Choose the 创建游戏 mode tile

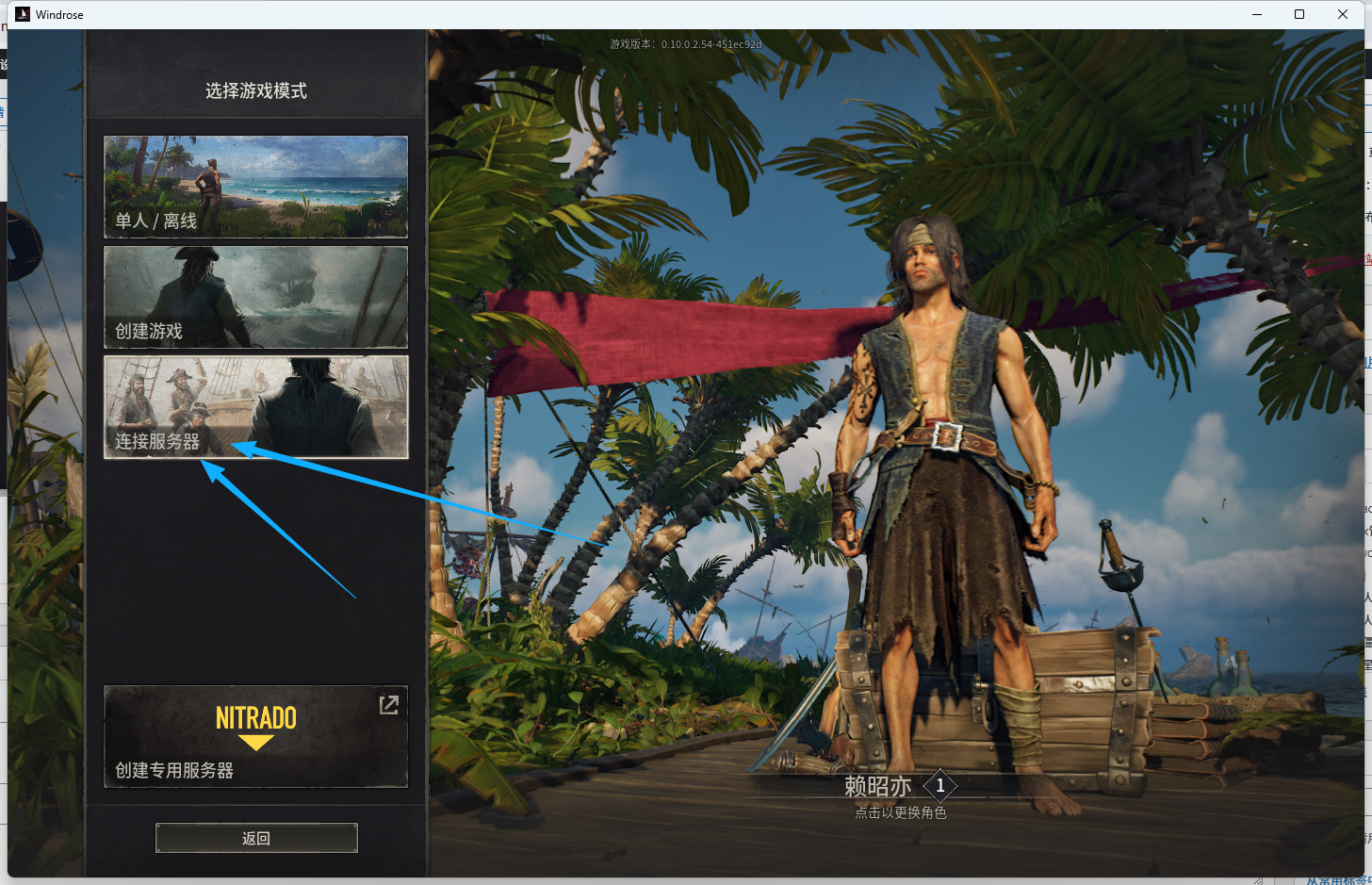point(255,297)
